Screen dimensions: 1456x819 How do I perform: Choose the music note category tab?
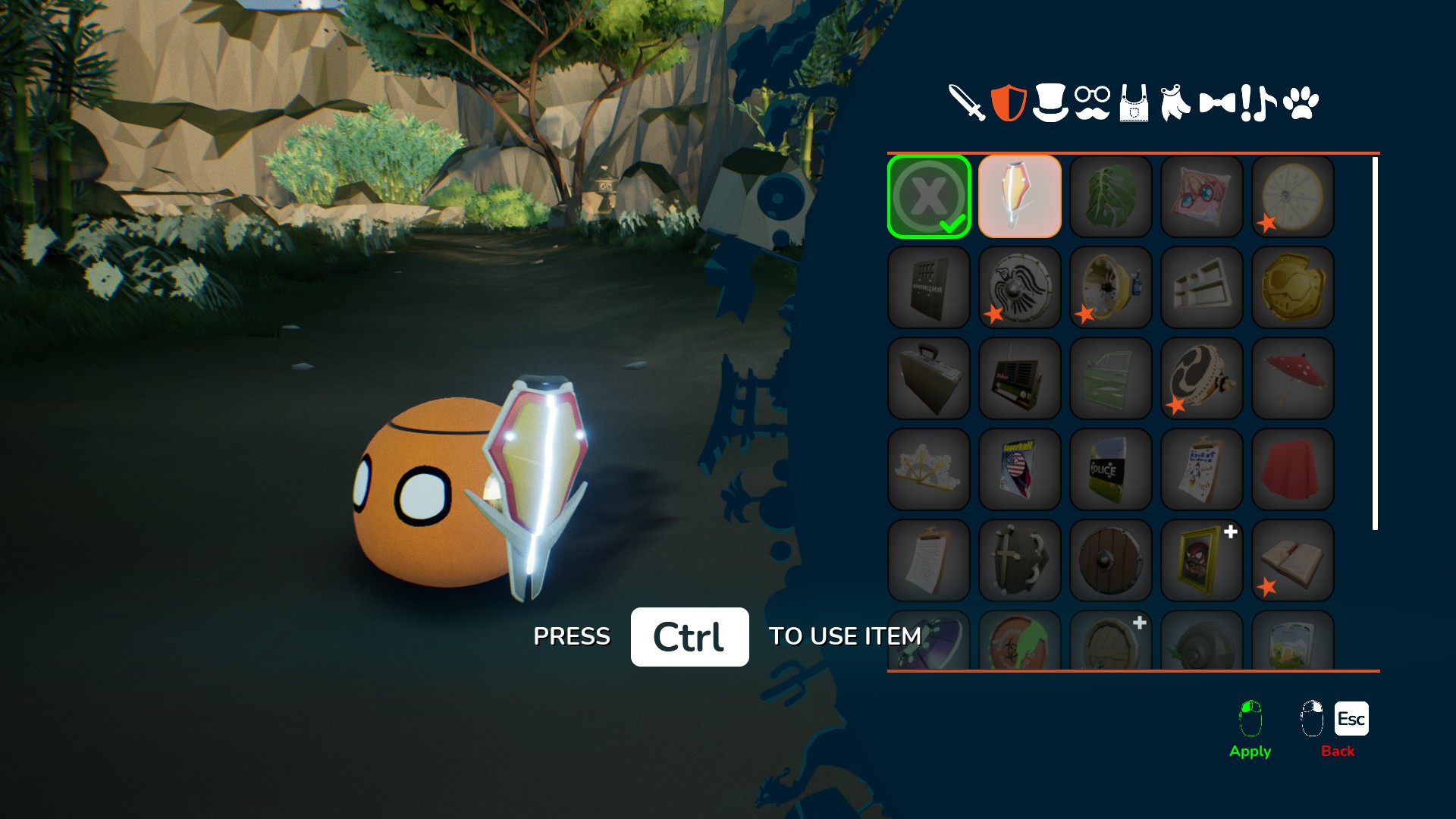pyautogui.click(x=1264, y=102)
